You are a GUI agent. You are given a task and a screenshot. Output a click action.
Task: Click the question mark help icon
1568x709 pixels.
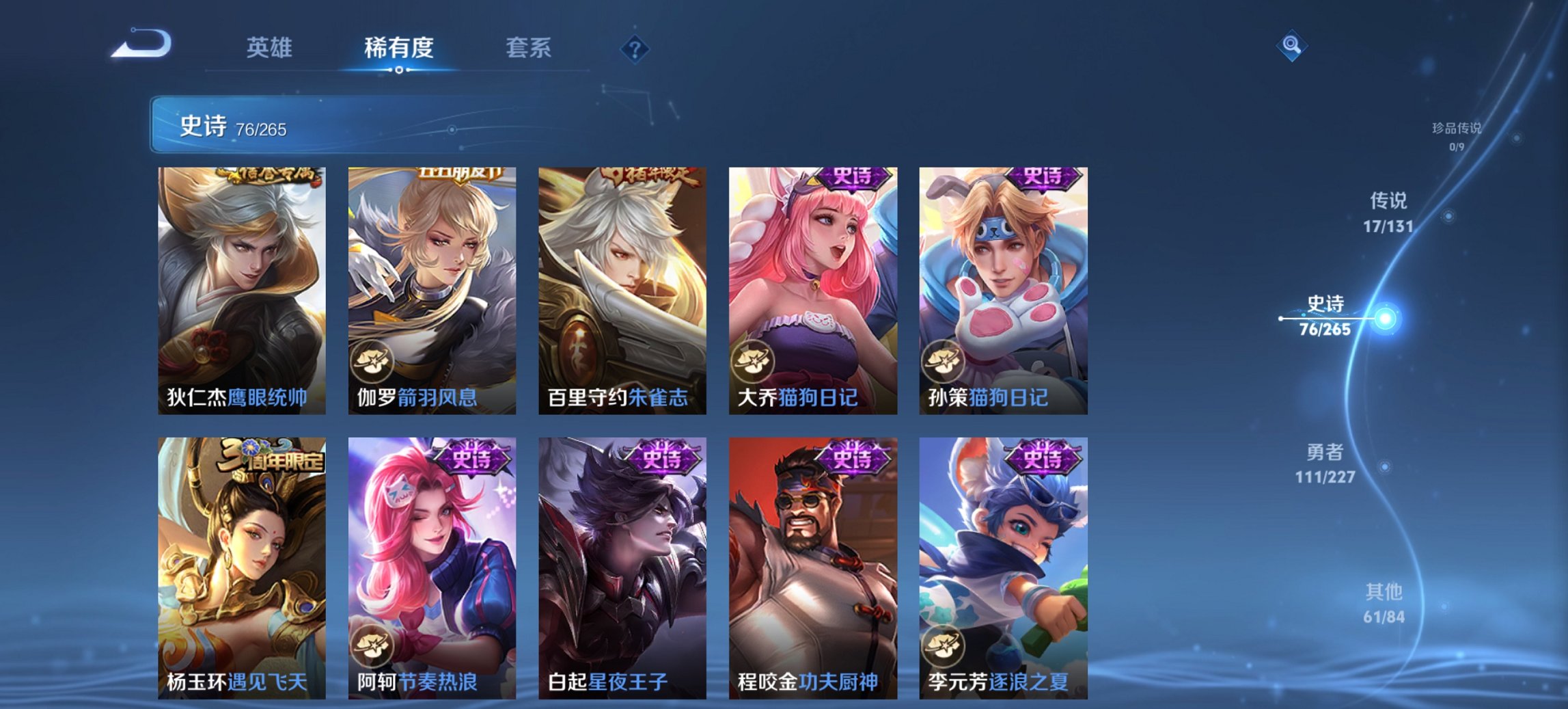[x=633, y=49]
